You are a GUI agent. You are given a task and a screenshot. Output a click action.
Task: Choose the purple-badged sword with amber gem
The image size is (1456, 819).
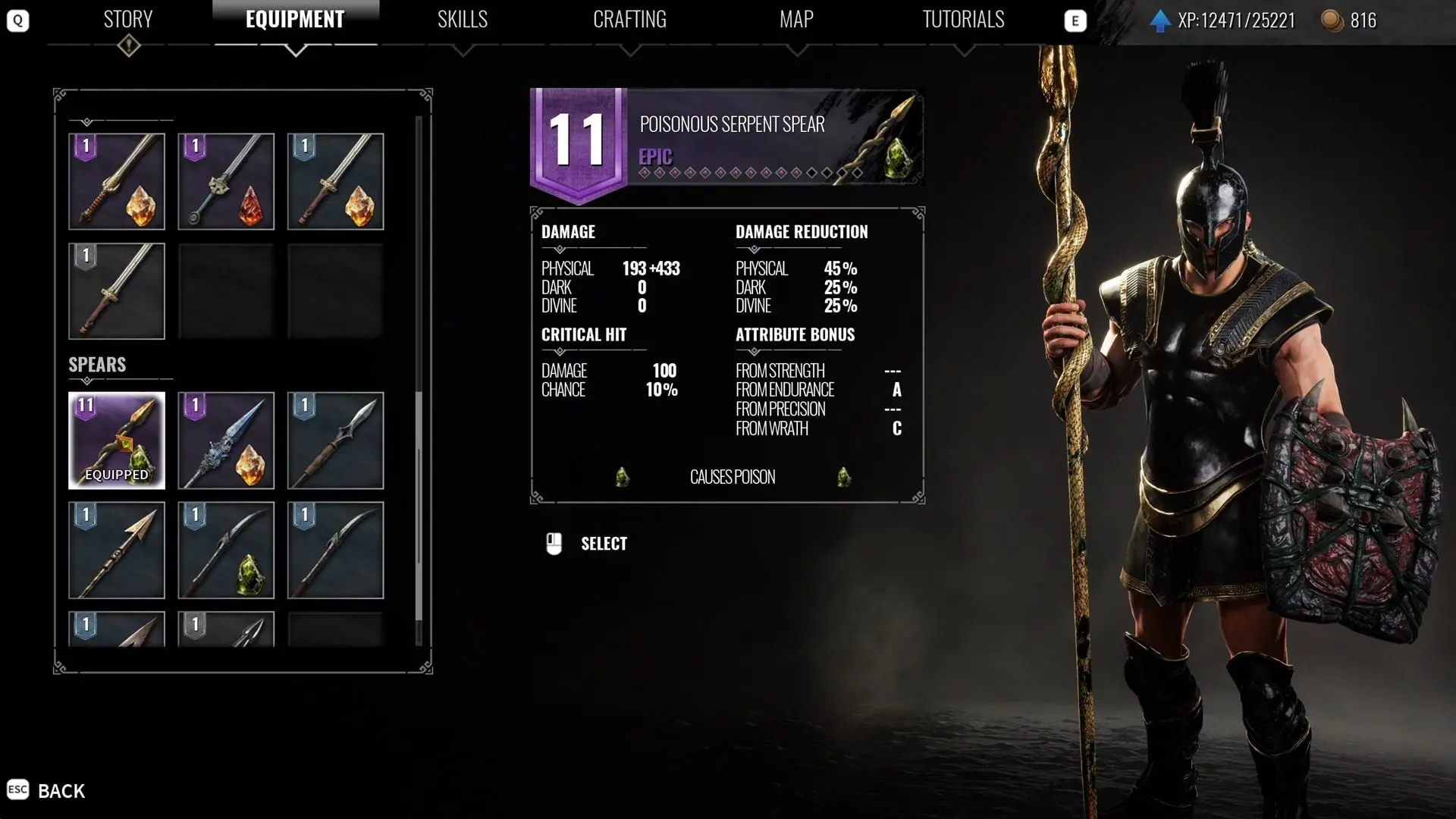(117, 182)
